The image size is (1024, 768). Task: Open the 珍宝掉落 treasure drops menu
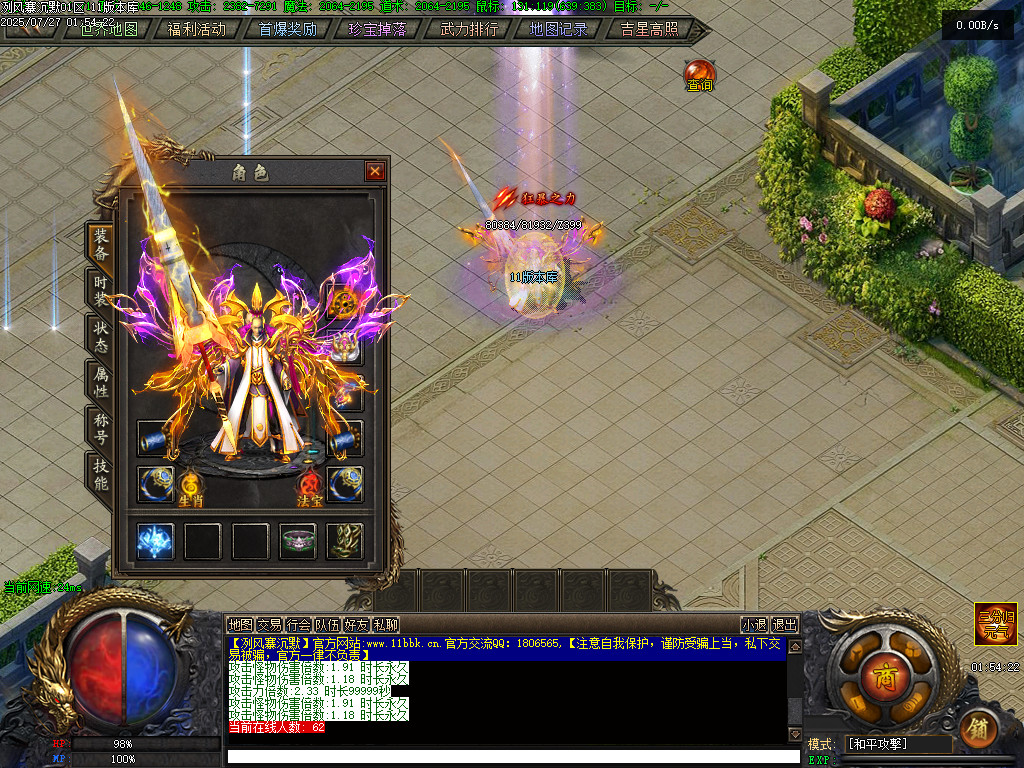click(x=377, y=29)
